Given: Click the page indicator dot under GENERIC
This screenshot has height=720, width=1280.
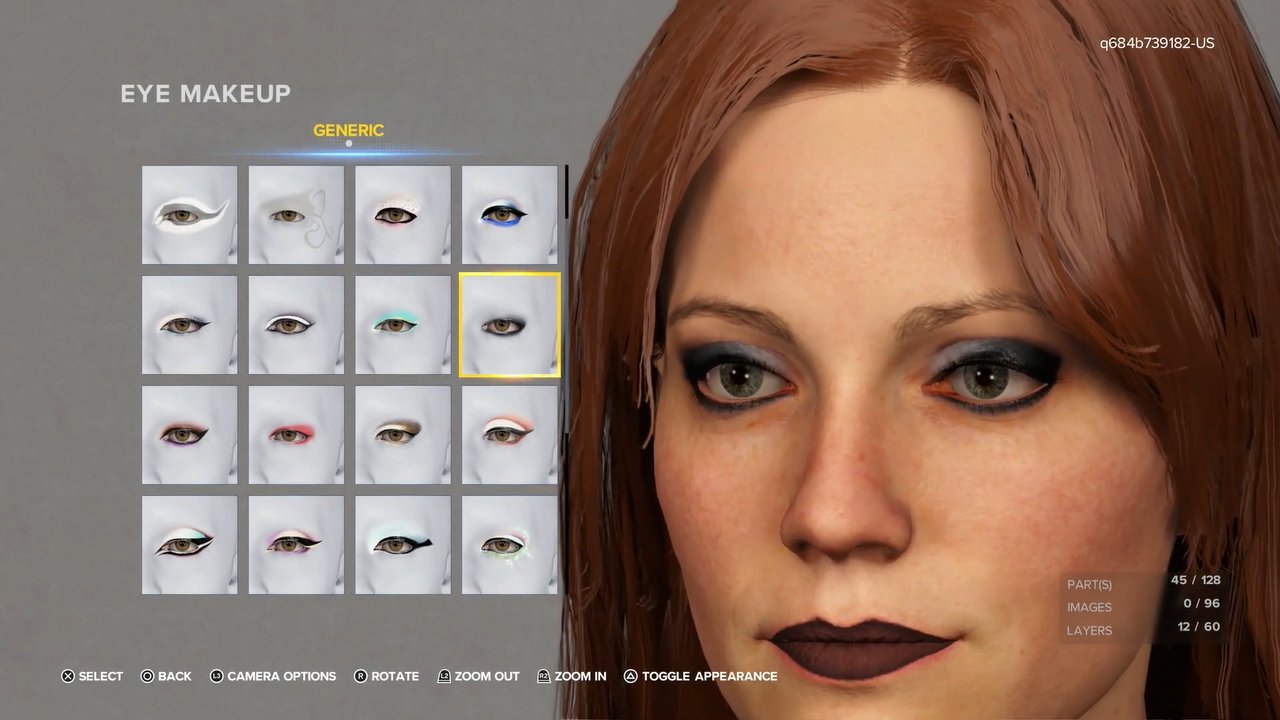Looking at the screenshot, I should pos(348,143).
